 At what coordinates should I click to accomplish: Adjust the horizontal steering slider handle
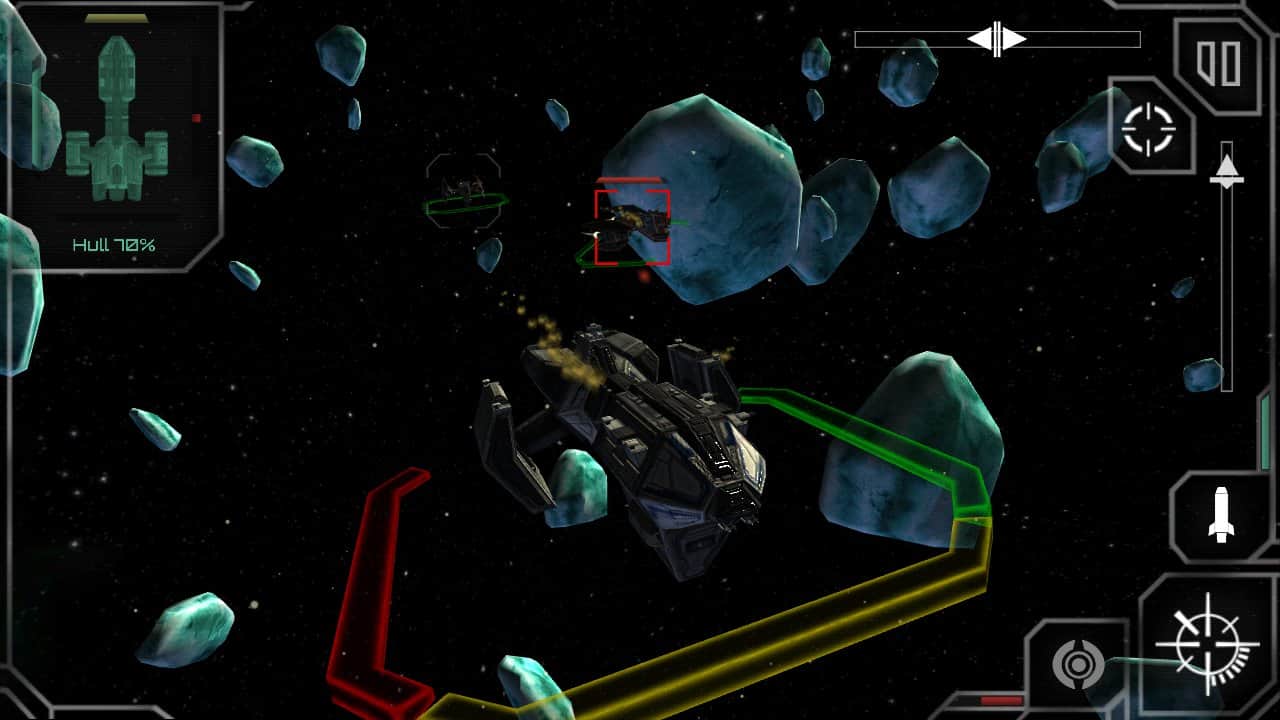tap(997, 39)
